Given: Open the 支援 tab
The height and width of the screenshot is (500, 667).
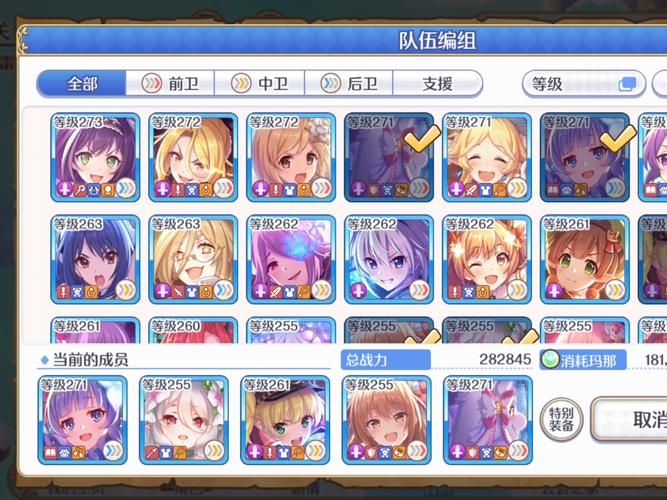Looking at the screenshot, I should pos(437,84).
